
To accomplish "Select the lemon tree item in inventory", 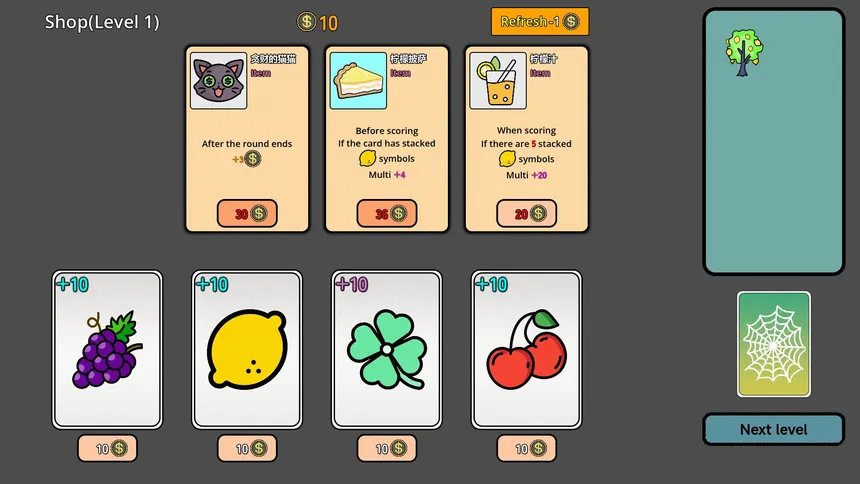I will point(743,52).
